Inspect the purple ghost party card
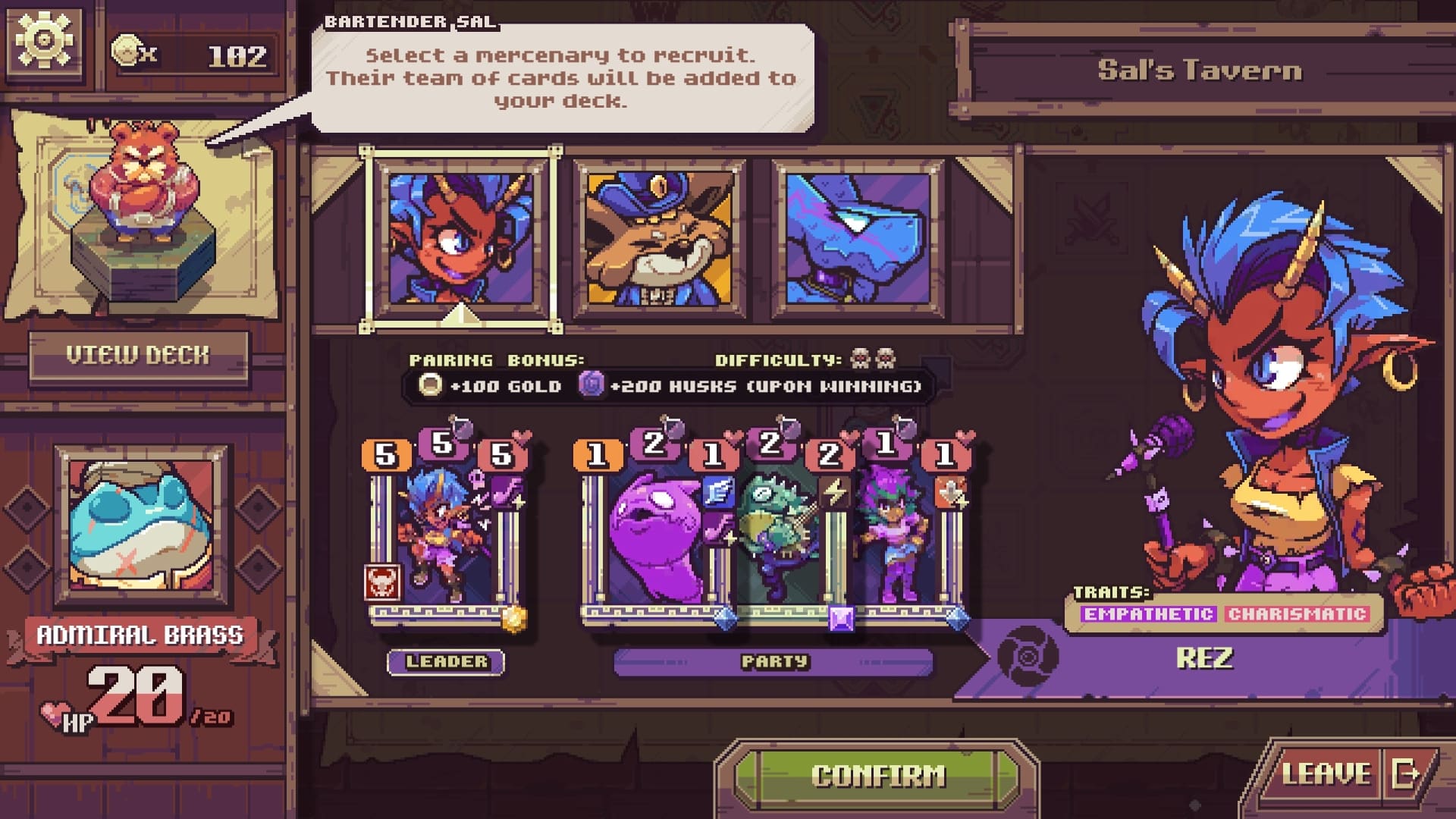Image resolution: width=1456 pixels, height=819 pixels. coord(652,538)
